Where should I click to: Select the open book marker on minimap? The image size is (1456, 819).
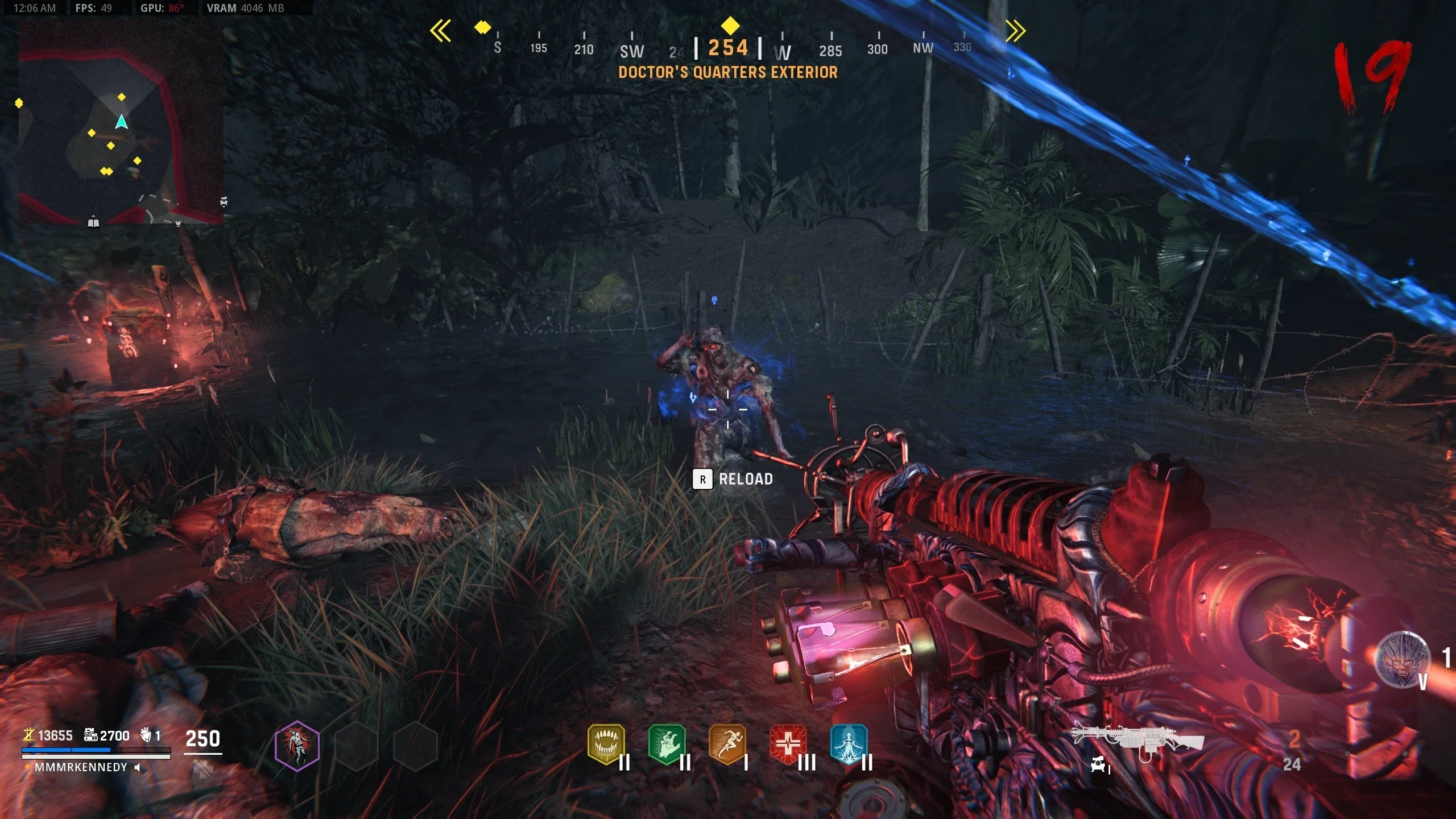pos(93,223)
